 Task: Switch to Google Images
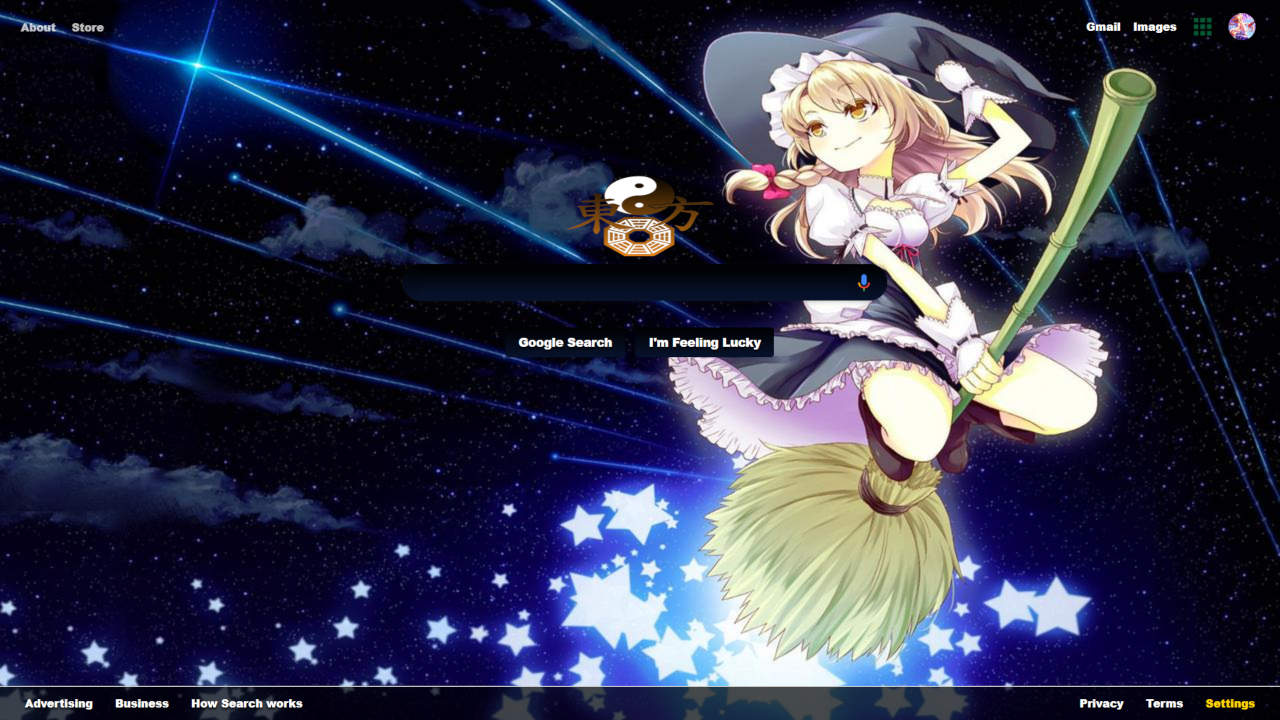click(1153, 27)
